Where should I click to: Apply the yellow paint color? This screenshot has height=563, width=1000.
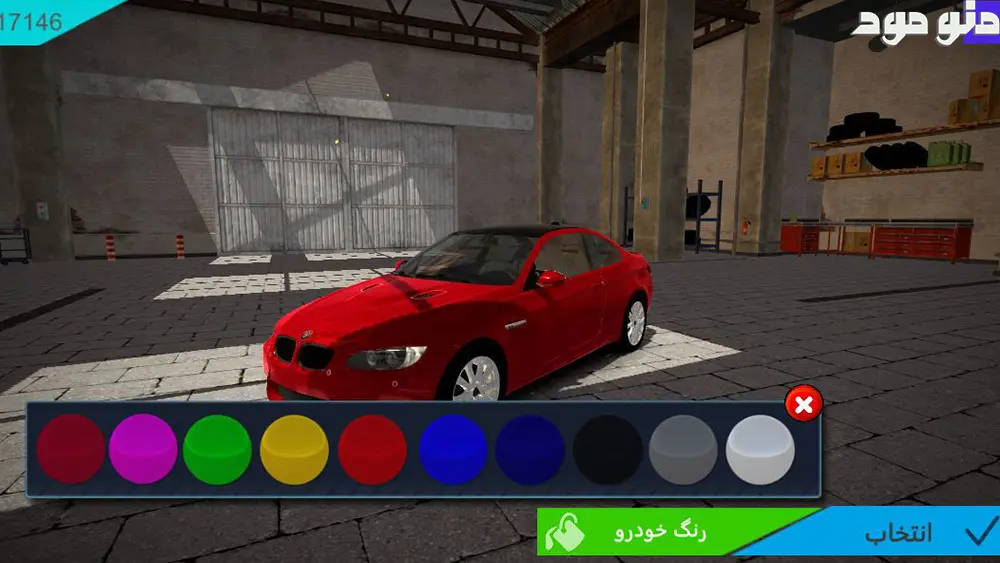(294, 450)
